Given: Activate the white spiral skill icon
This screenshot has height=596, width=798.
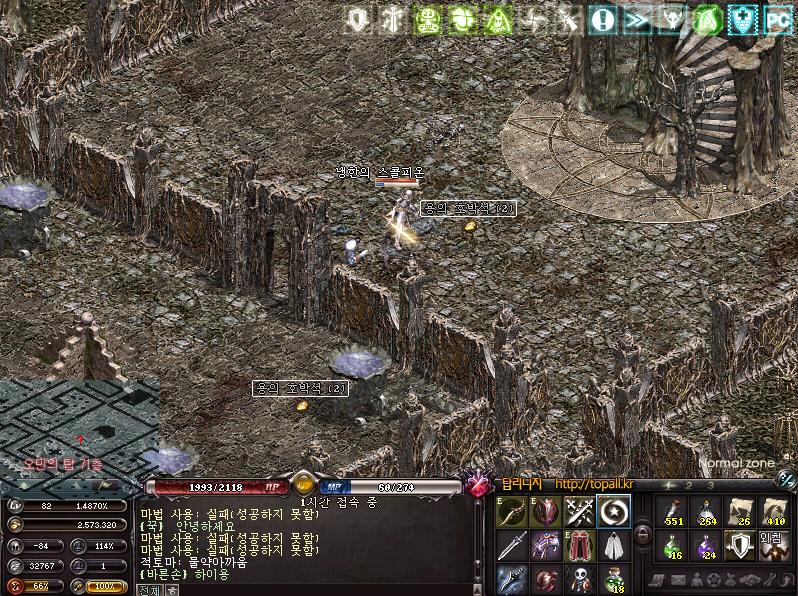Looking at the screenshot, I should [612, 512].
